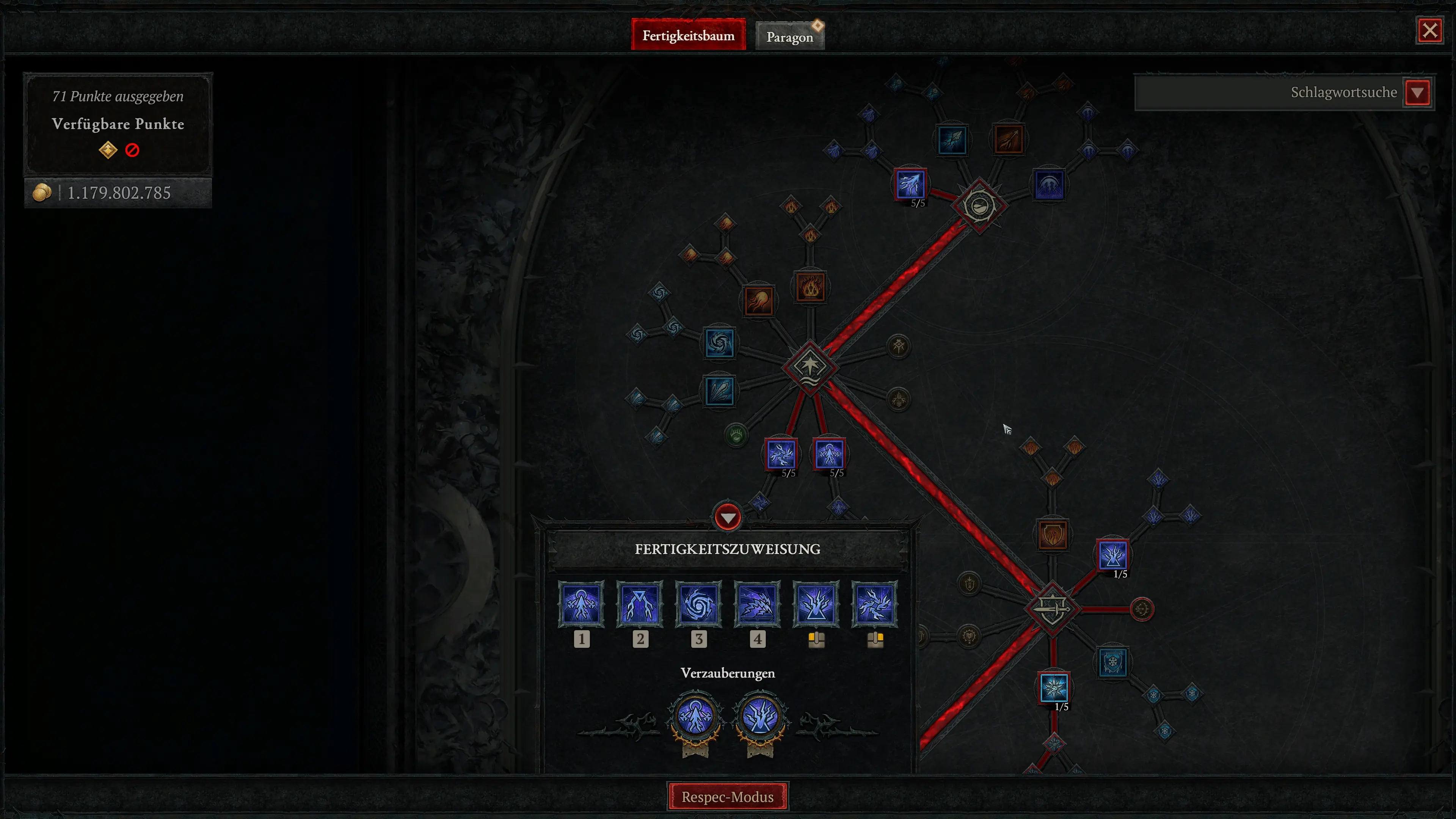
Task: Activate Respec-Modus
Action: (x=728, y=797)
